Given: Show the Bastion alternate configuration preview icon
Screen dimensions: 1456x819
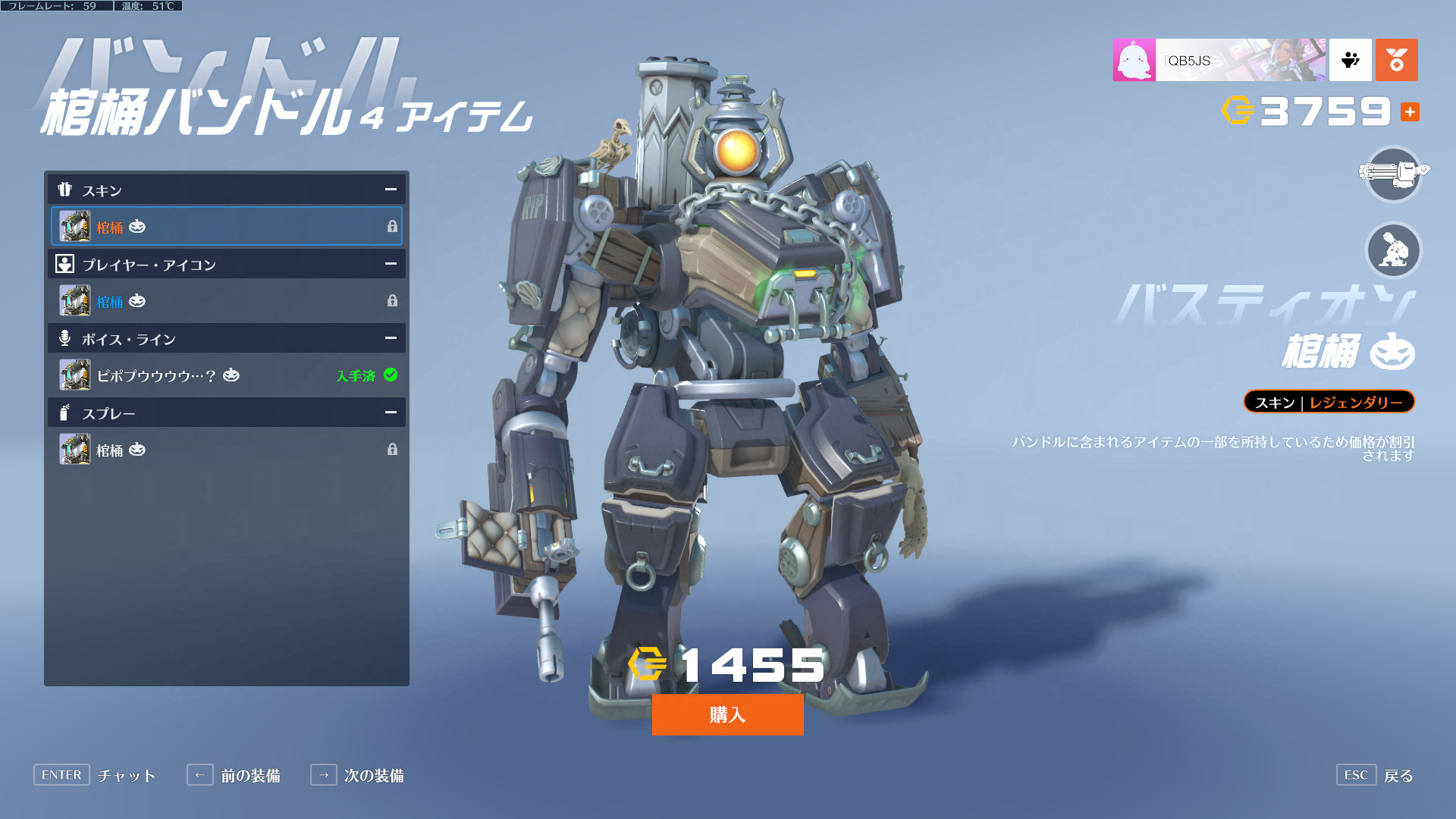Looking at the screenshot, I should point(1393,250).
